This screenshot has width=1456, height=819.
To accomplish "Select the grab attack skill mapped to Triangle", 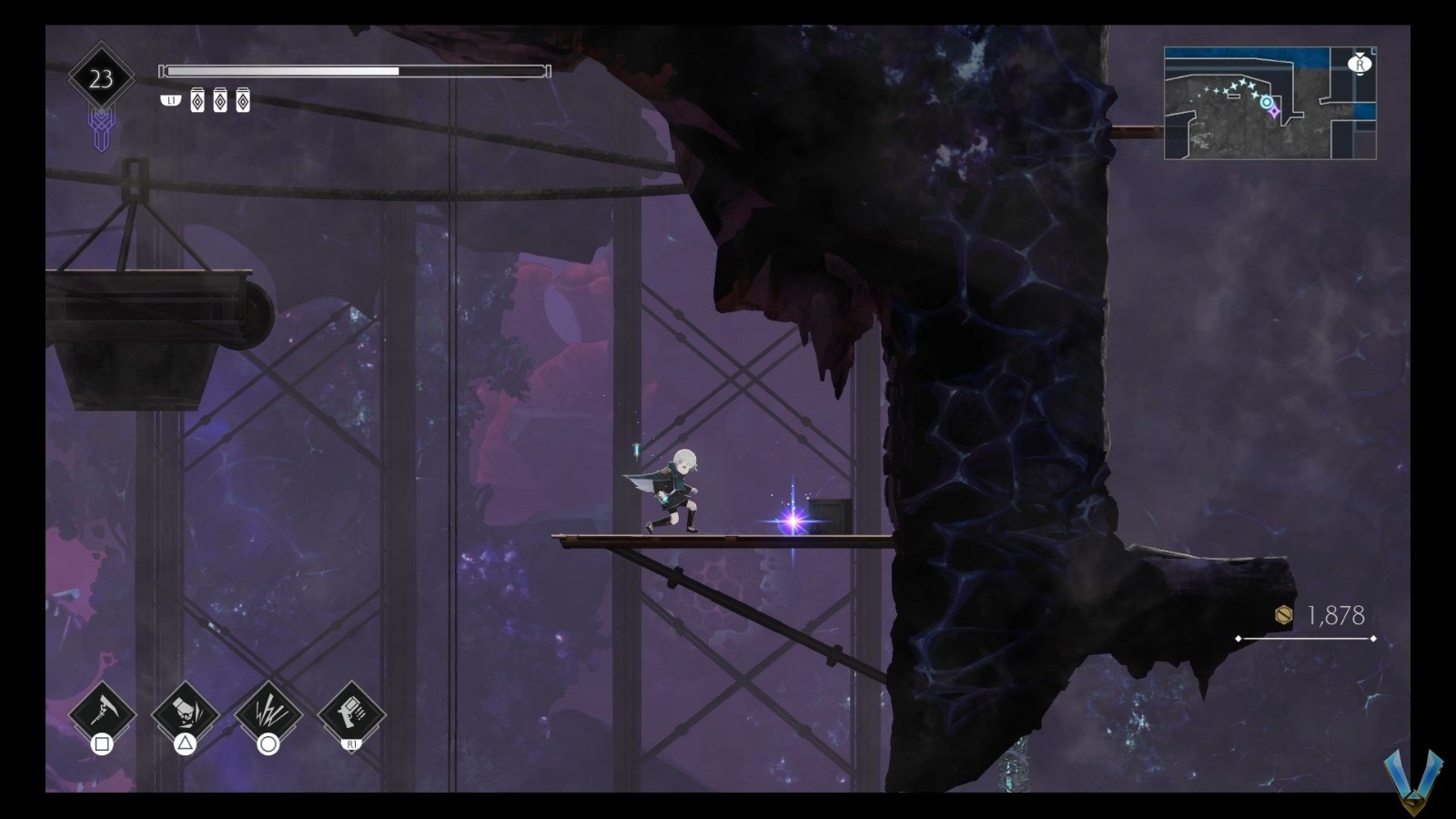I will pyautogui.click(x=183, y=713).
